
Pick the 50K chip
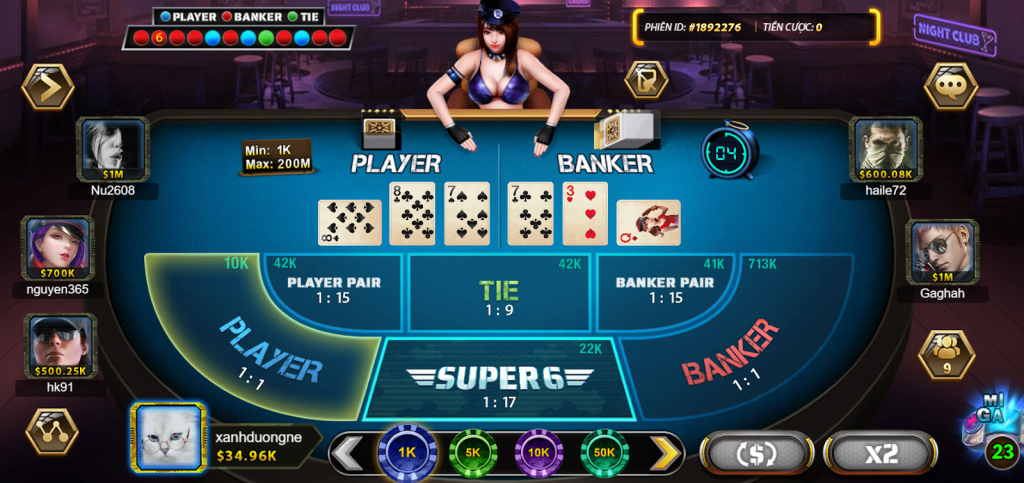click(x=604, y=453)
